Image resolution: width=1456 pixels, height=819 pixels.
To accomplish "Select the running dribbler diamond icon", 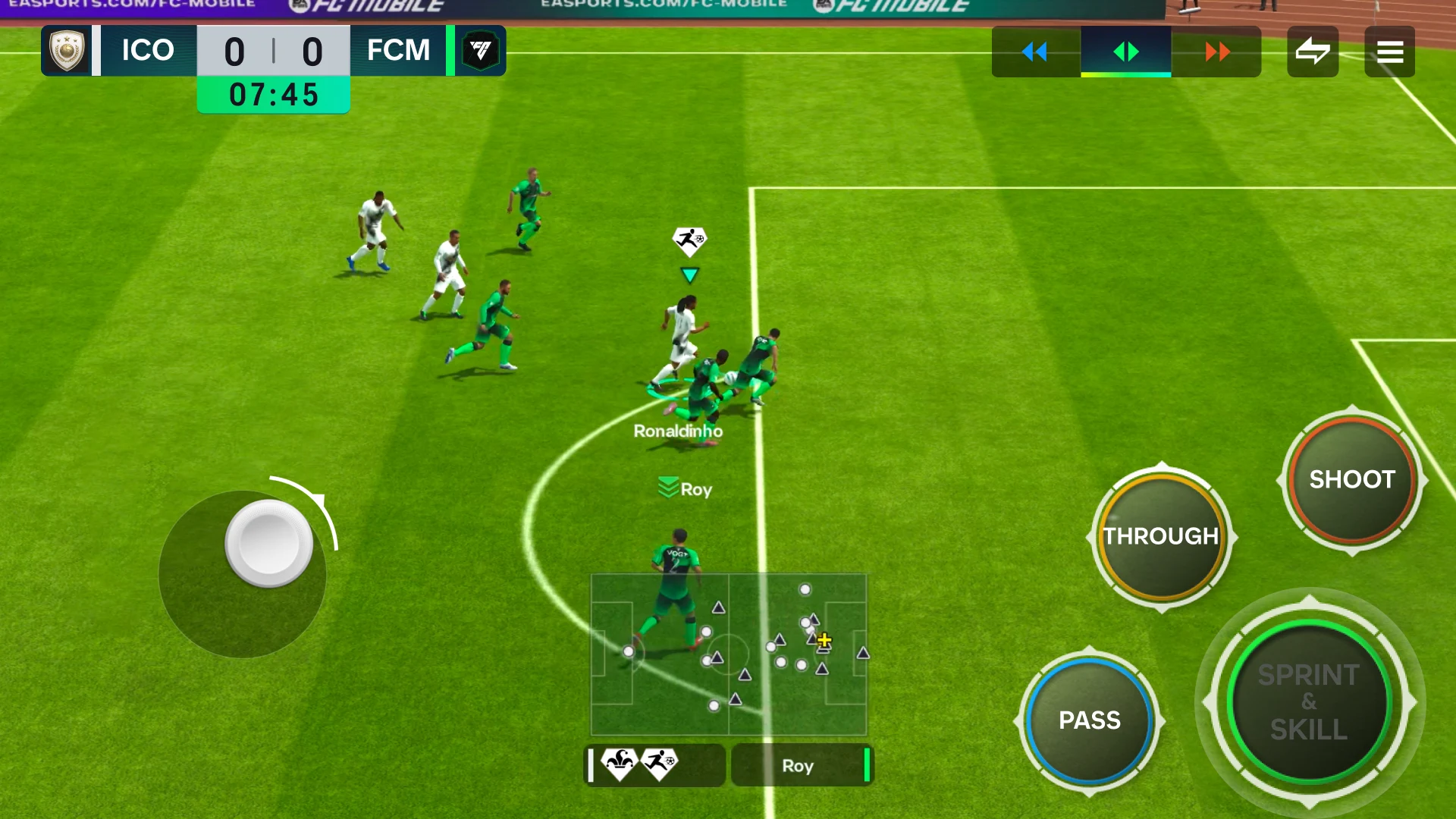I will click(659, 765).
